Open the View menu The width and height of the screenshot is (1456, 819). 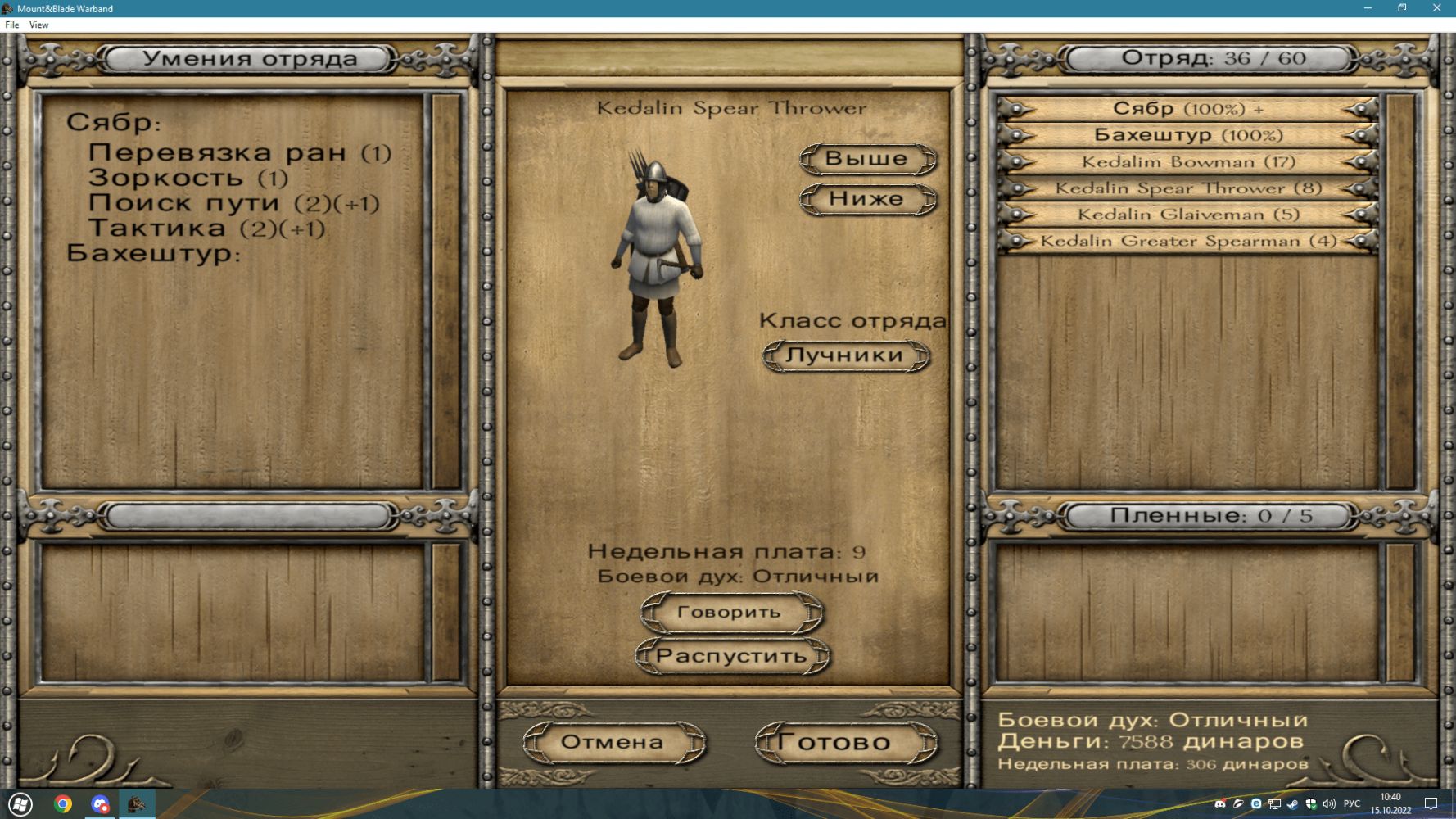tap(38, 25)
